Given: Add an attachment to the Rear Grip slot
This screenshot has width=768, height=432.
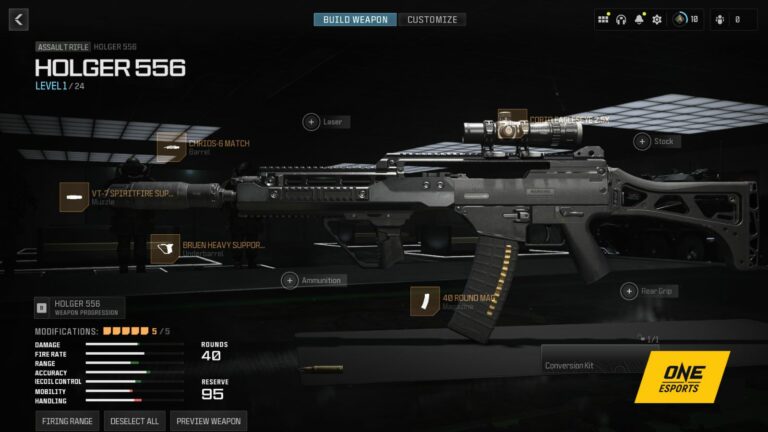Looking at the screenshot, I should pos(629,291).
